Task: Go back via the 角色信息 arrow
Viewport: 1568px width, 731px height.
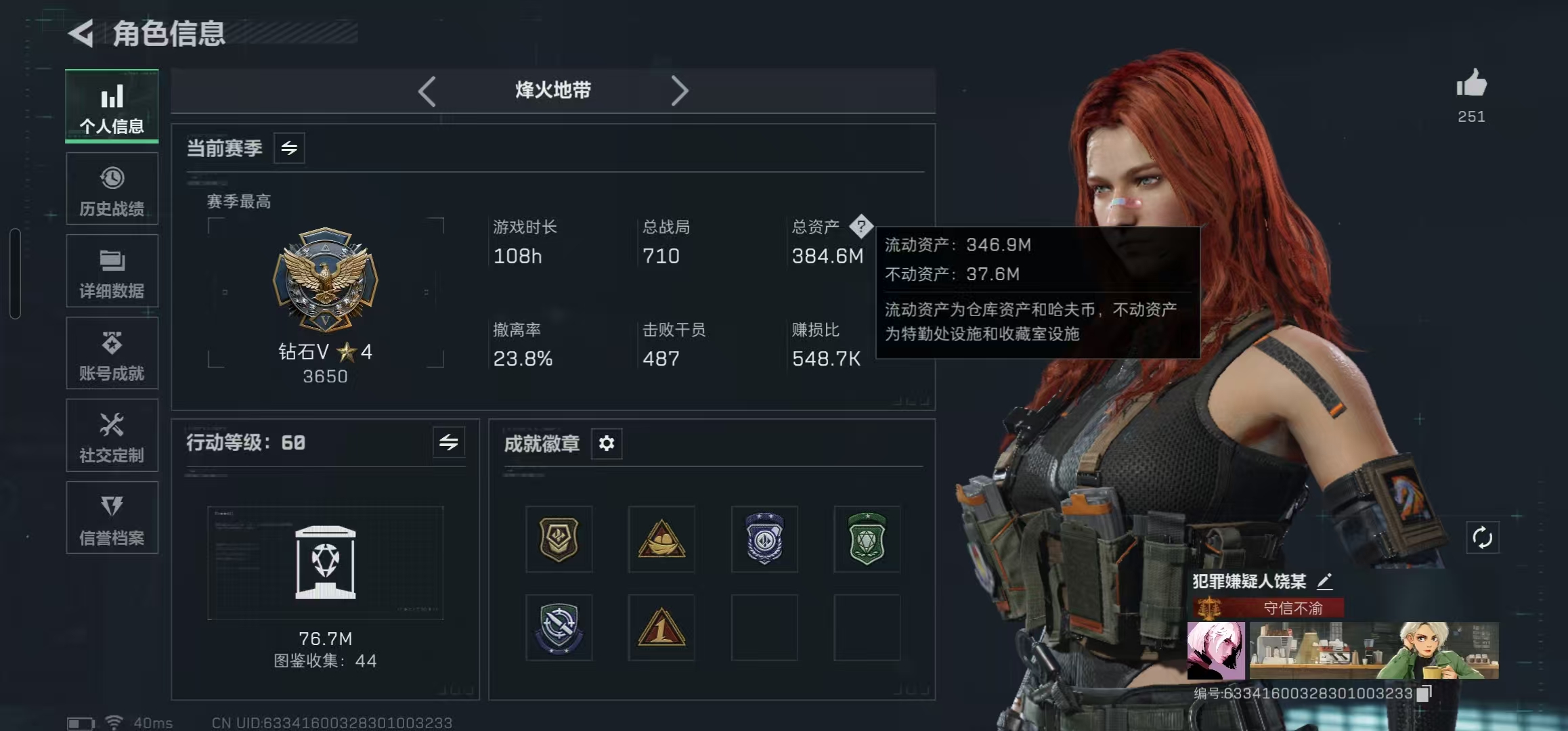Action: click(x=81, y=32)
